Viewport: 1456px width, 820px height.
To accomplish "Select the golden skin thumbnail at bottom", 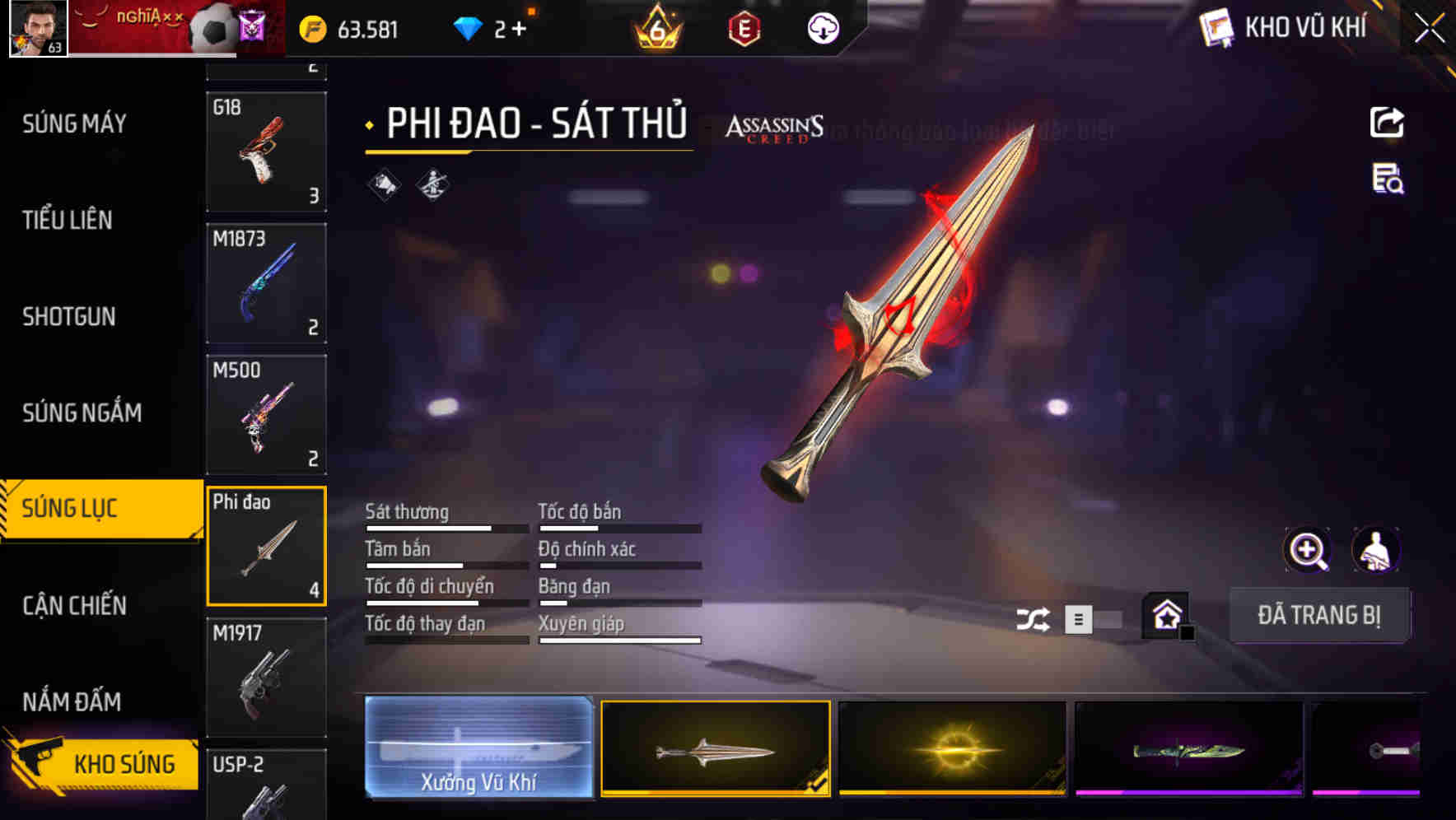I will [x=952, y=748].
